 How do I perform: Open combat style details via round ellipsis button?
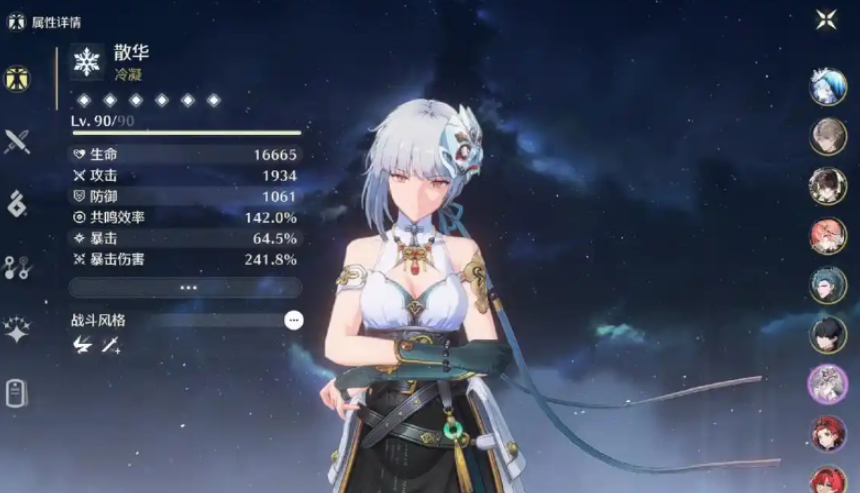click(x=293, y=320)
